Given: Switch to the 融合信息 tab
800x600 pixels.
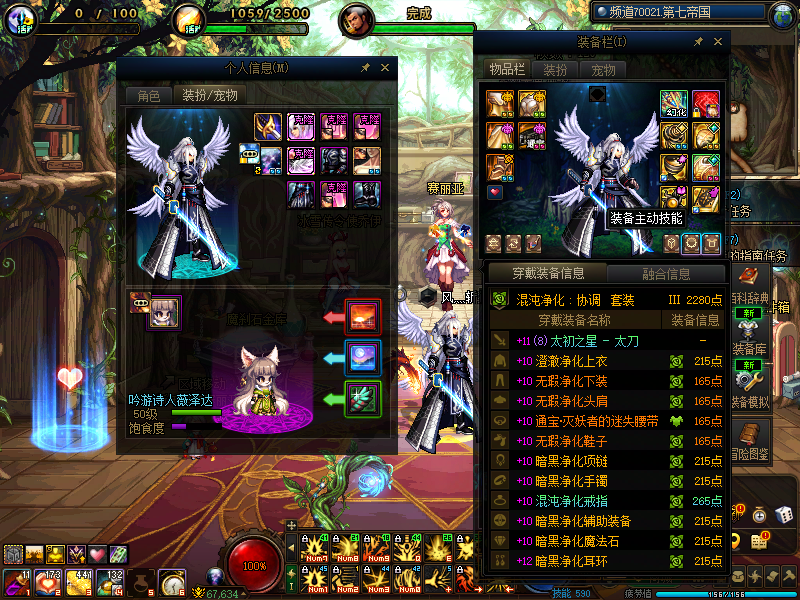Looking at the screenshot, I should 665,273.
